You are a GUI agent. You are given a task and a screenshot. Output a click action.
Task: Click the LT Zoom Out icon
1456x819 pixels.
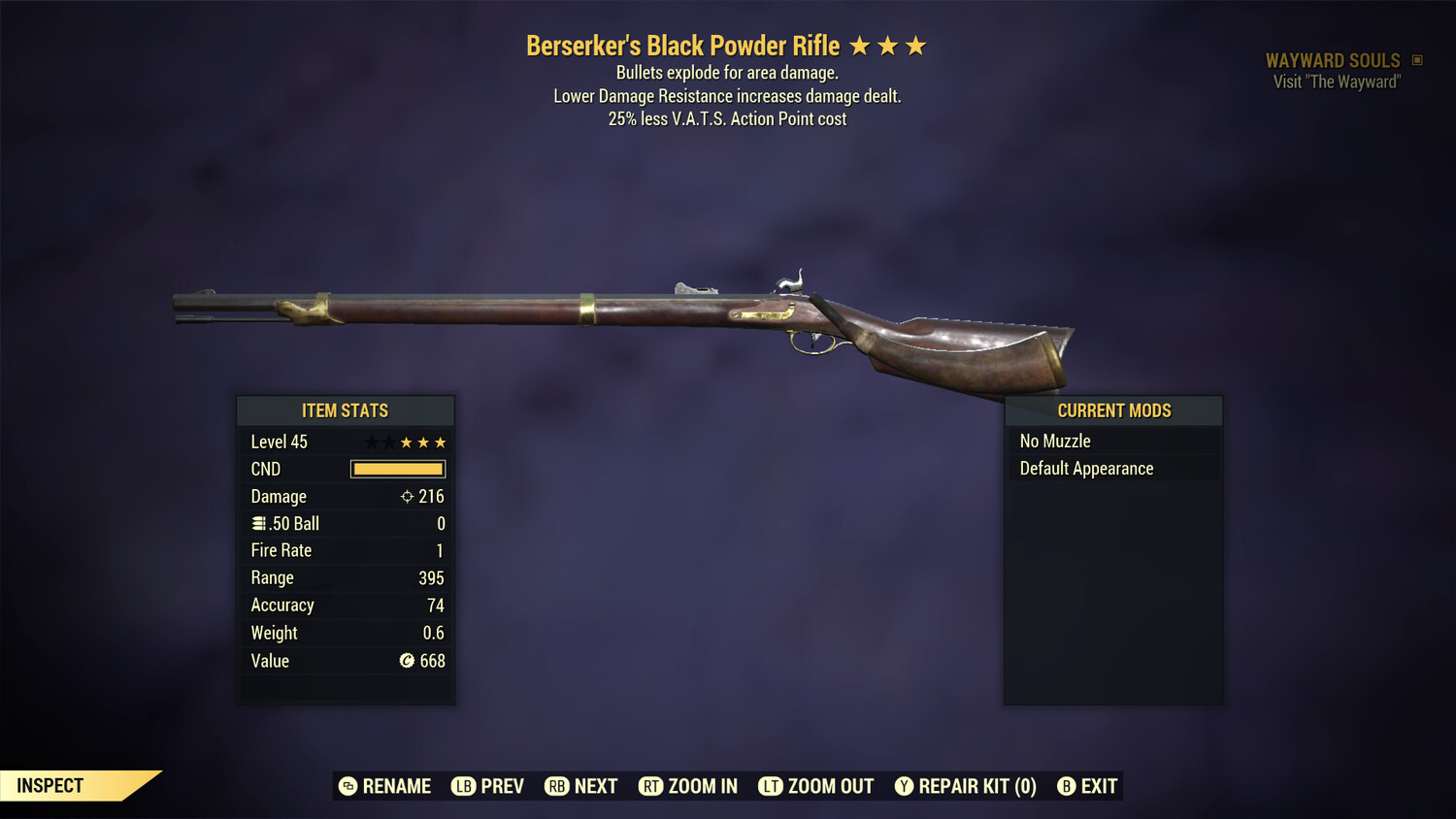[772, 786]
